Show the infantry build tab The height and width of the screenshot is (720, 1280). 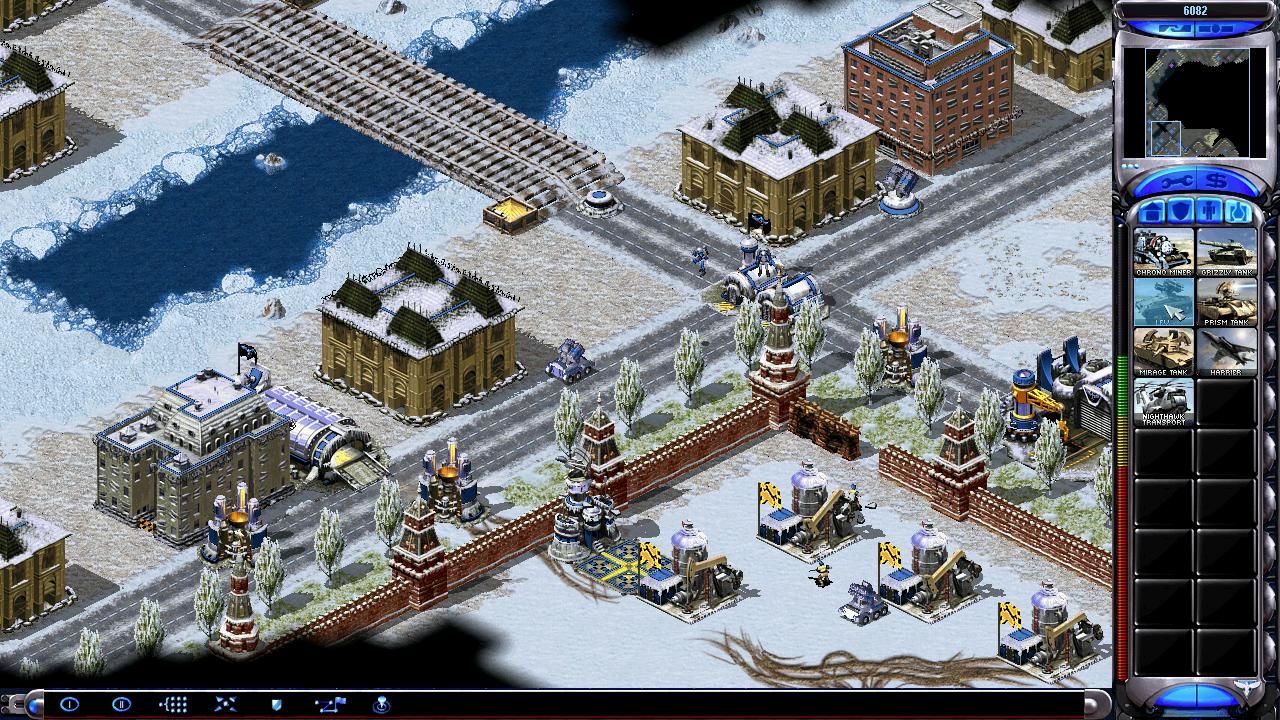pos(1209,212)
